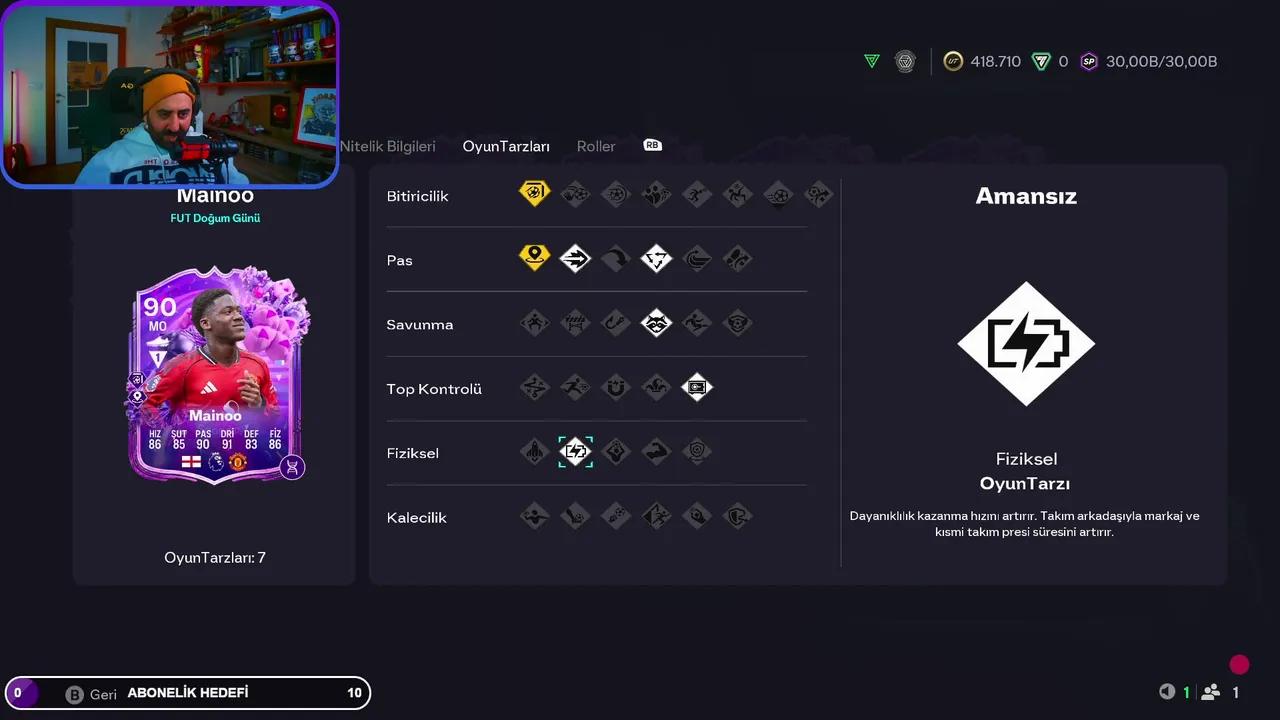Switch to the Nitelik Bilgileri tab

click(x=388, y=146)
